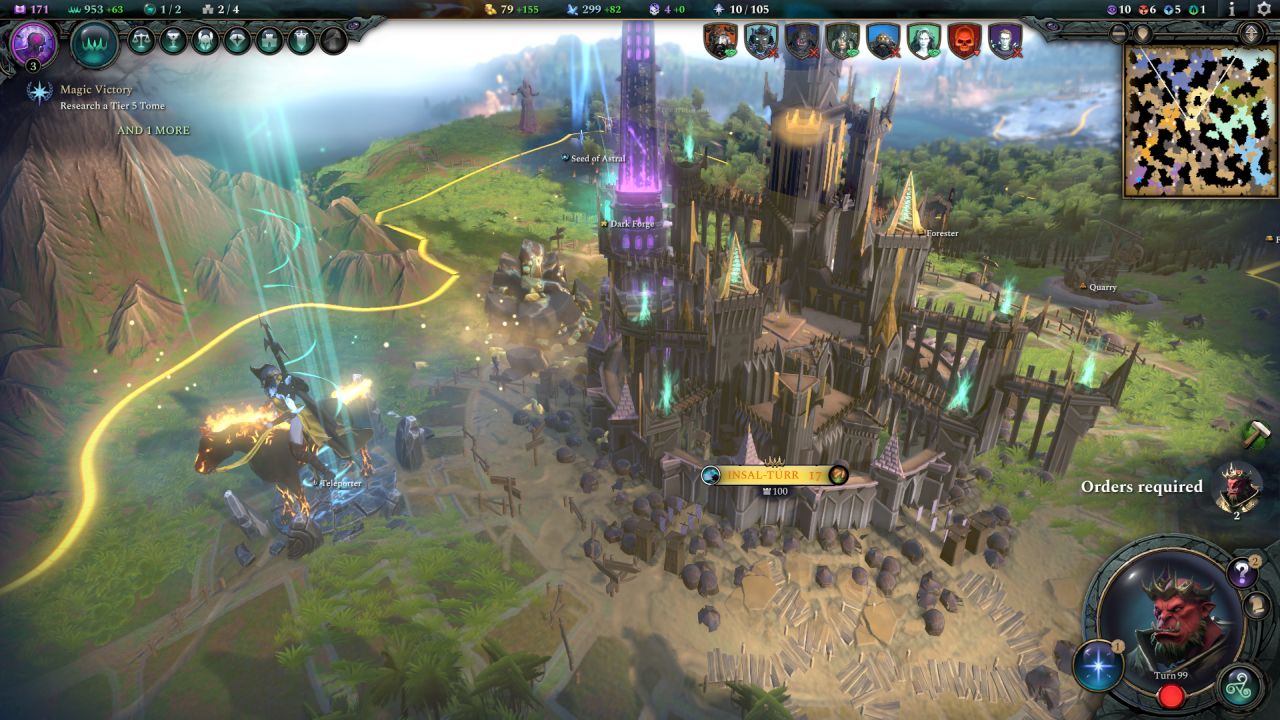Expand the AND 1 MORE objectives
The width and height of the screenshot is (1280, 720).
pyautogui.click(x=153, y=131)
